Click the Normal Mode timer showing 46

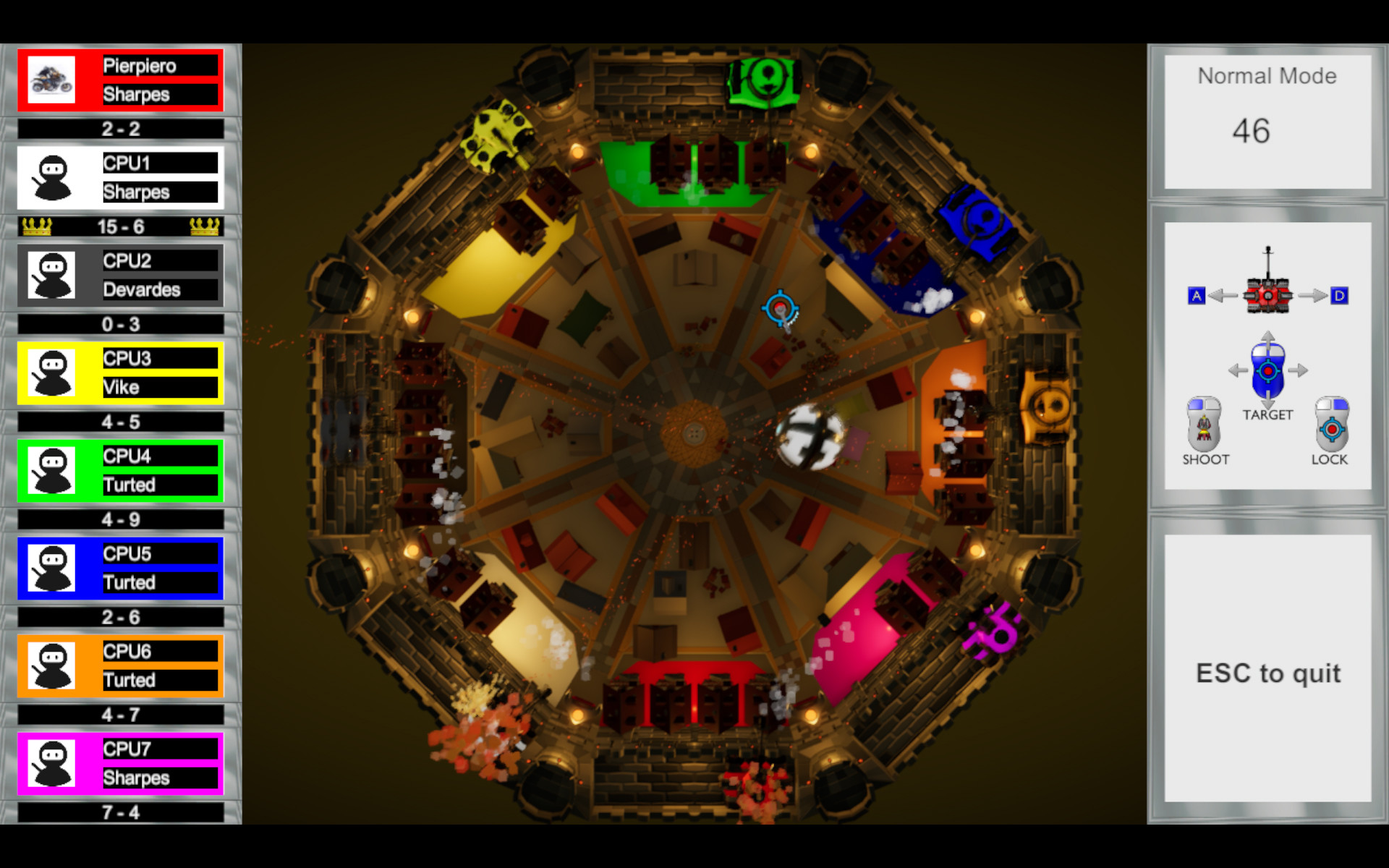pos(1267,130)
